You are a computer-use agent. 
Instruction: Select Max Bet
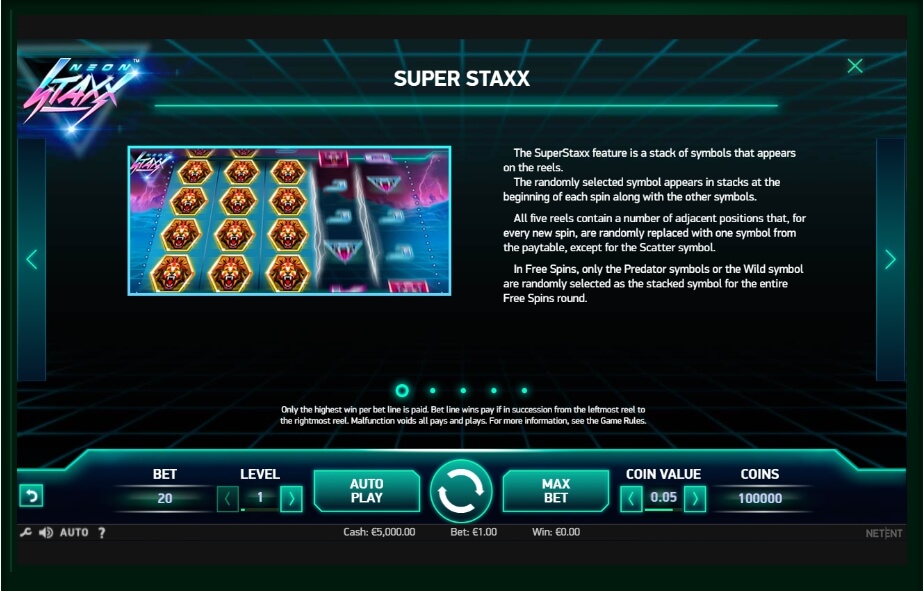click(x=555, y=491)
